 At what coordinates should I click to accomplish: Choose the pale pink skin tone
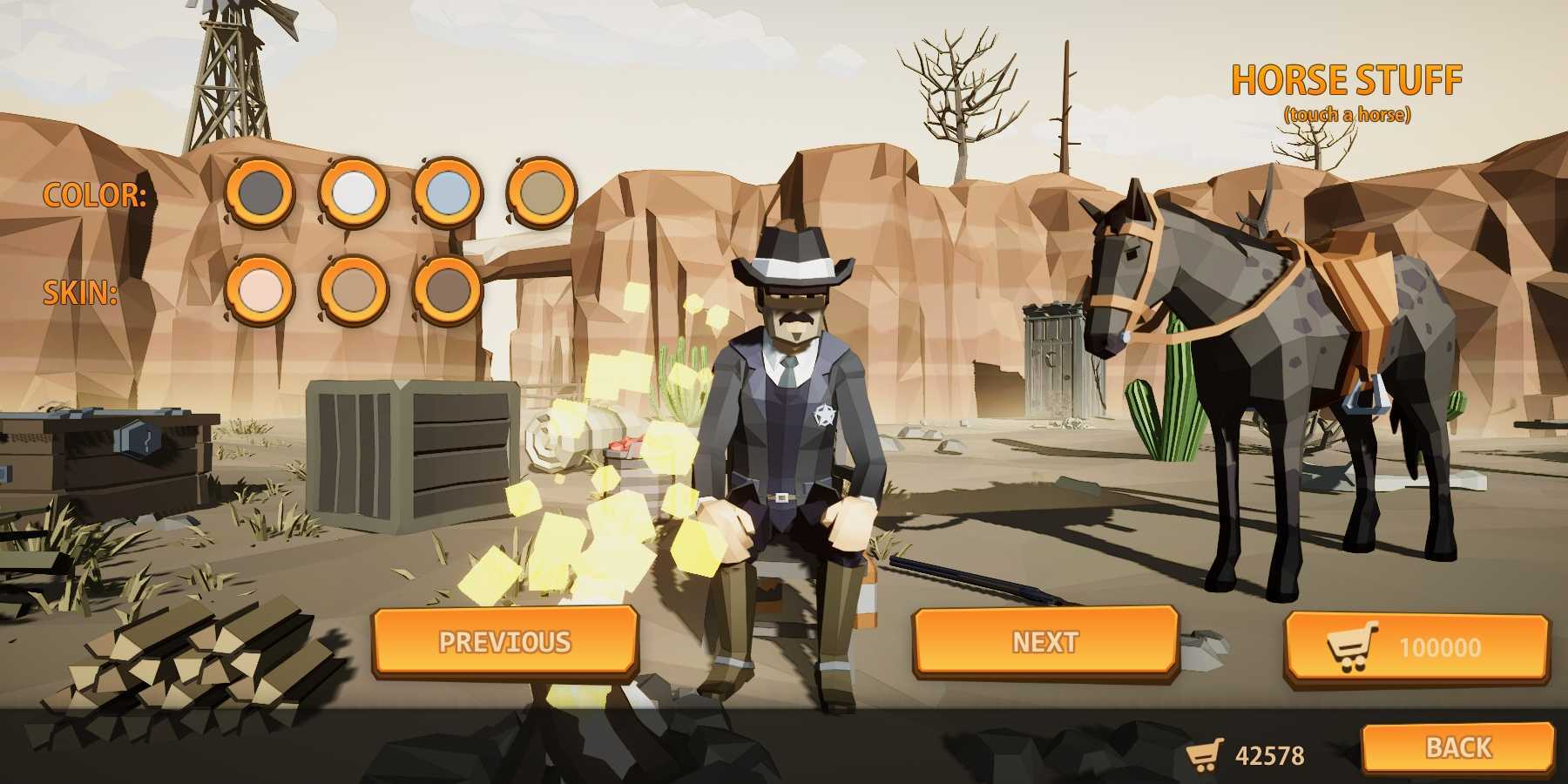click(259, 289)
